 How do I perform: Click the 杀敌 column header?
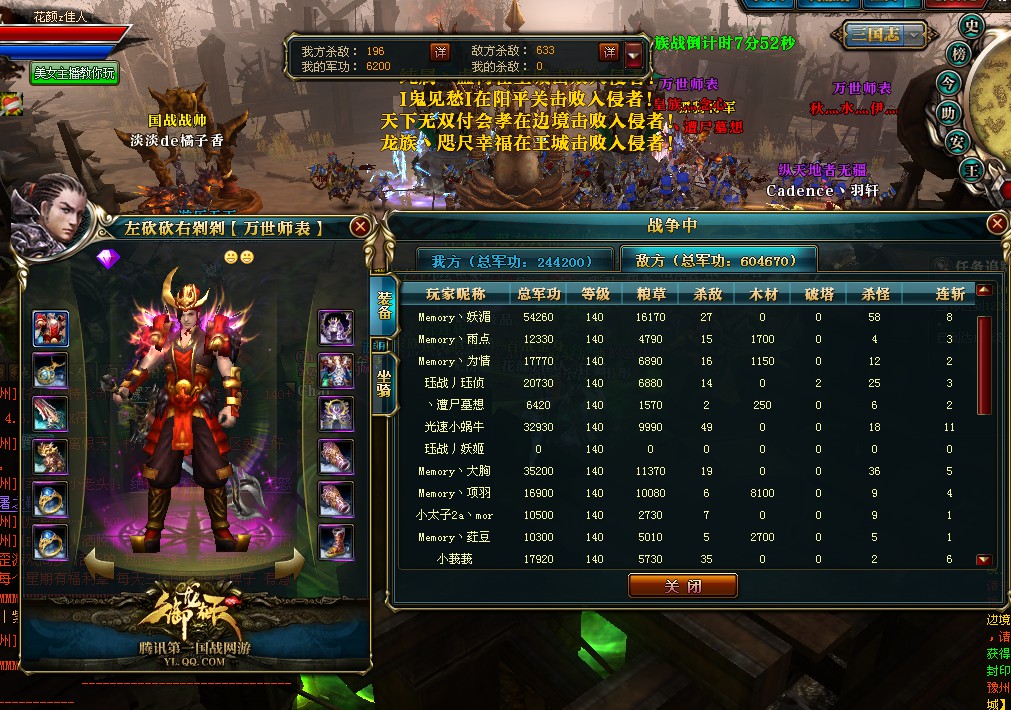click(x=707, y=294)
